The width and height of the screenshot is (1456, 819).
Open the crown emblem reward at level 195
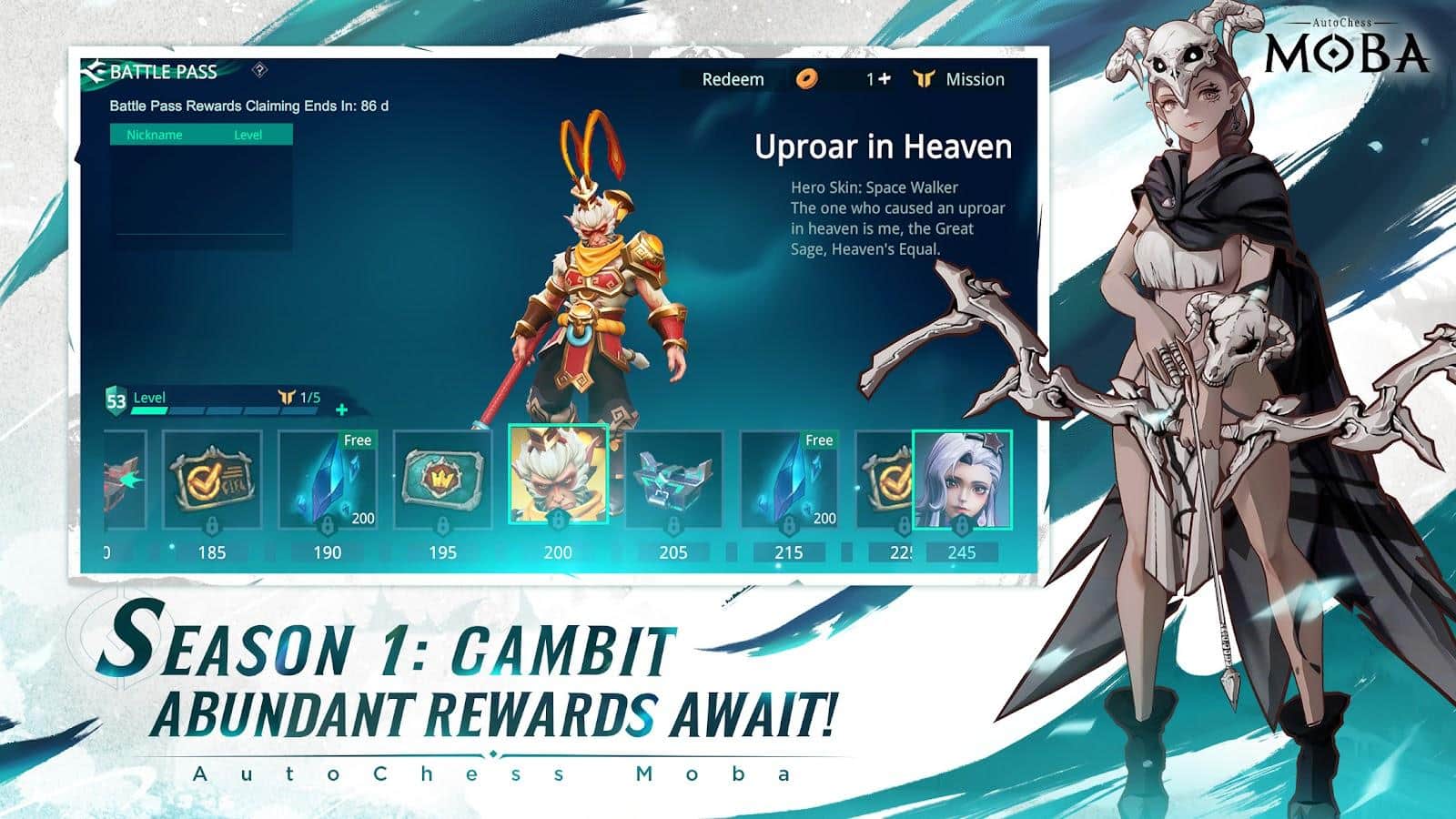[x=443, y=480]
